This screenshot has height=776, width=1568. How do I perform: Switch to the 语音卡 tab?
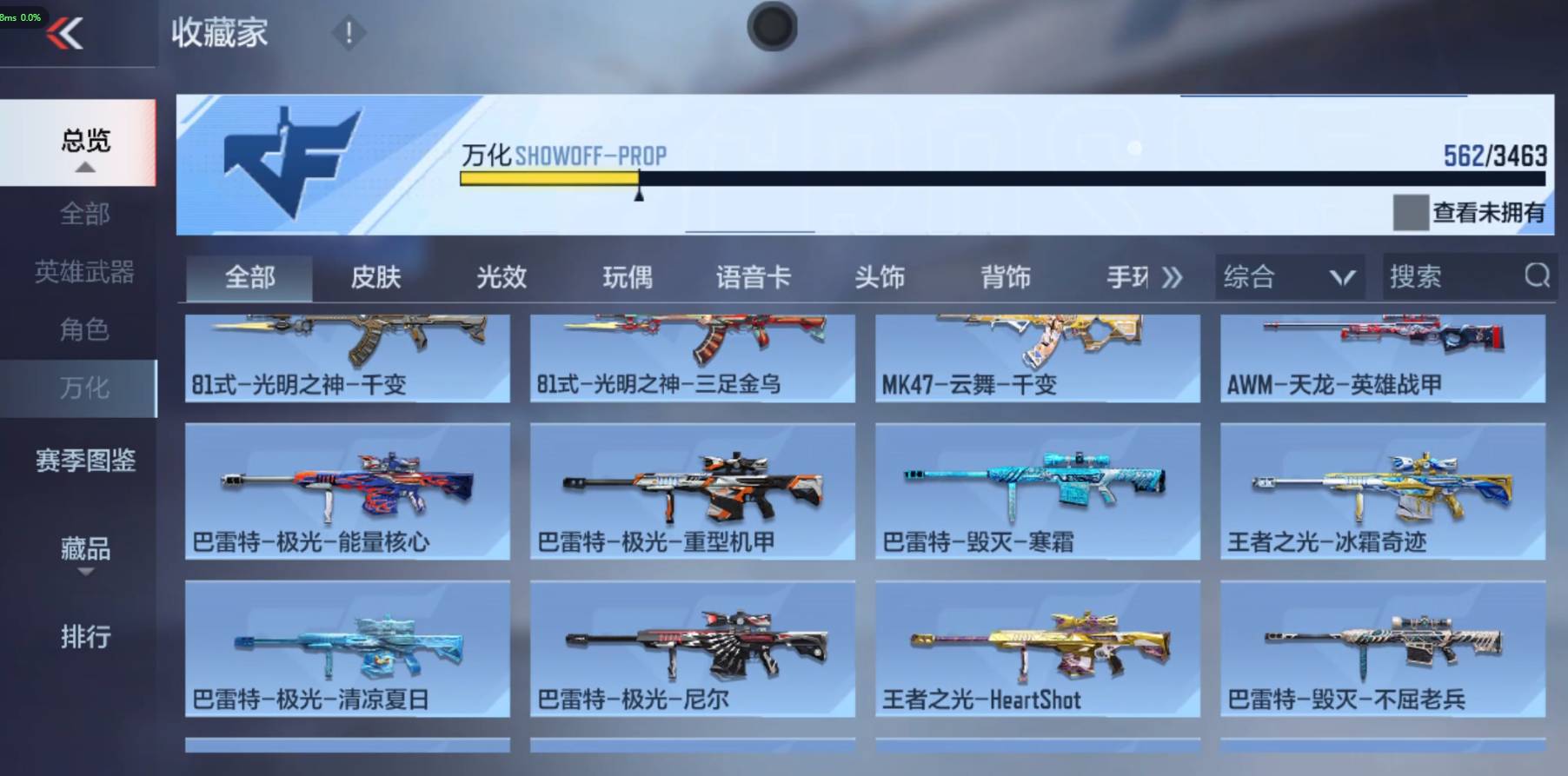click(753, 277)
